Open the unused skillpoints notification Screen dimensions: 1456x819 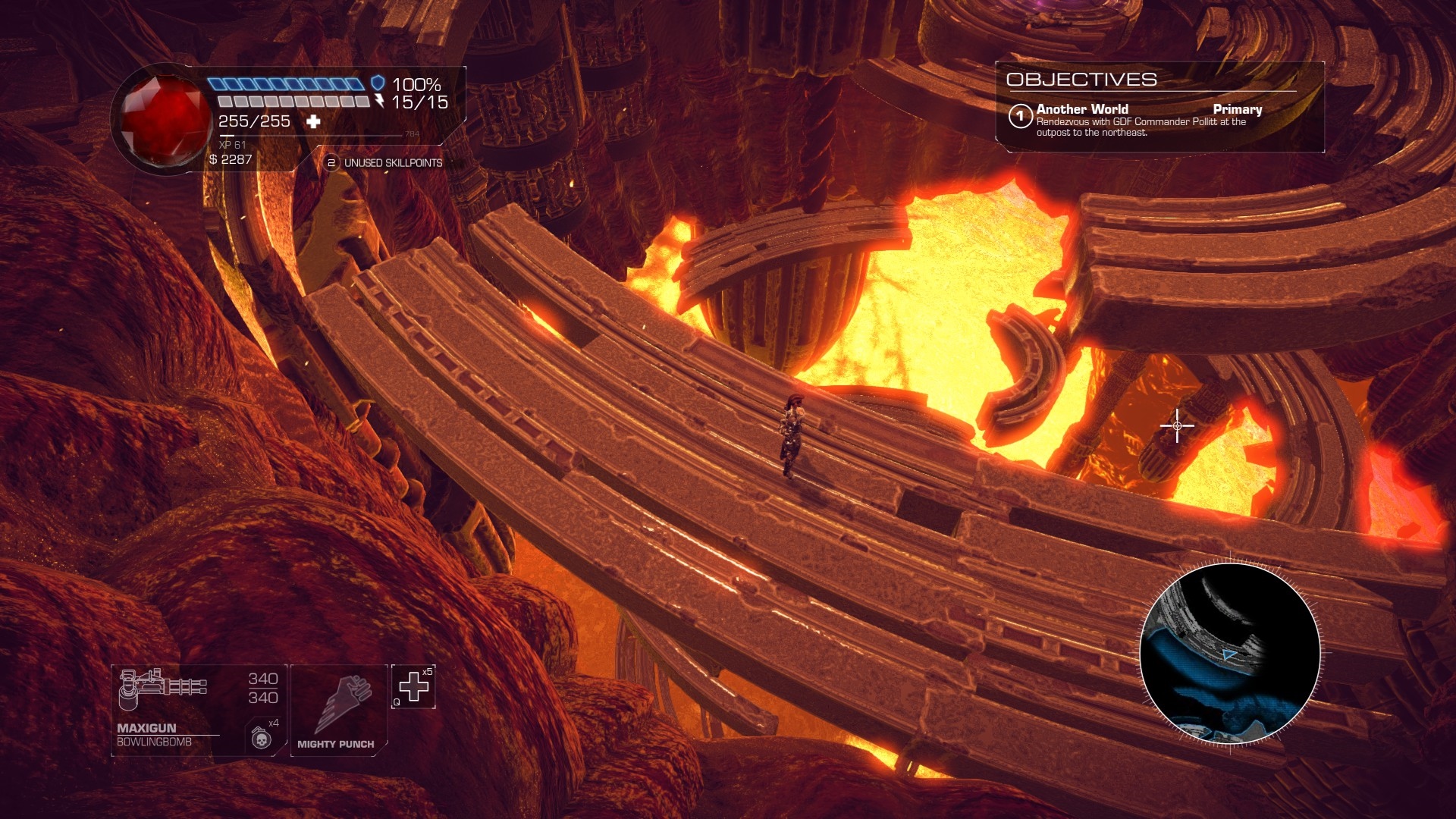[x=384, y=163]
